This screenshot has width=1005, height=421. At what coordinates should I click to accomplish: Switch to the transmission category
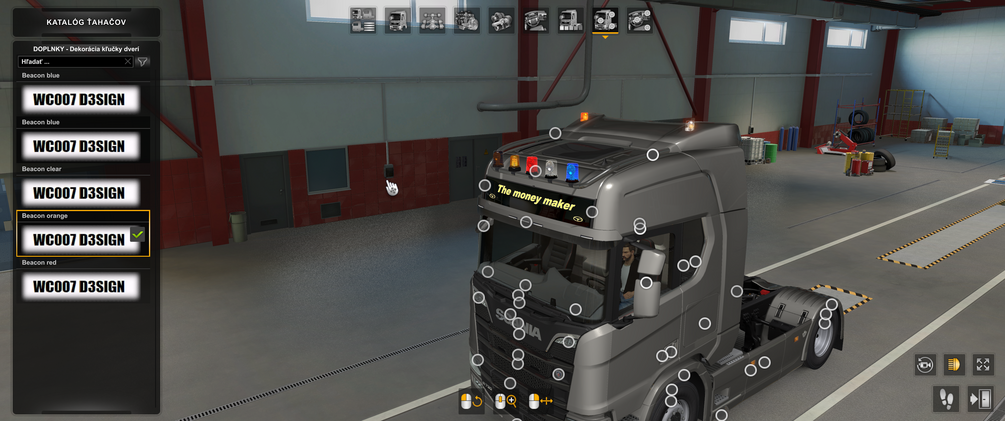(501, 20)
